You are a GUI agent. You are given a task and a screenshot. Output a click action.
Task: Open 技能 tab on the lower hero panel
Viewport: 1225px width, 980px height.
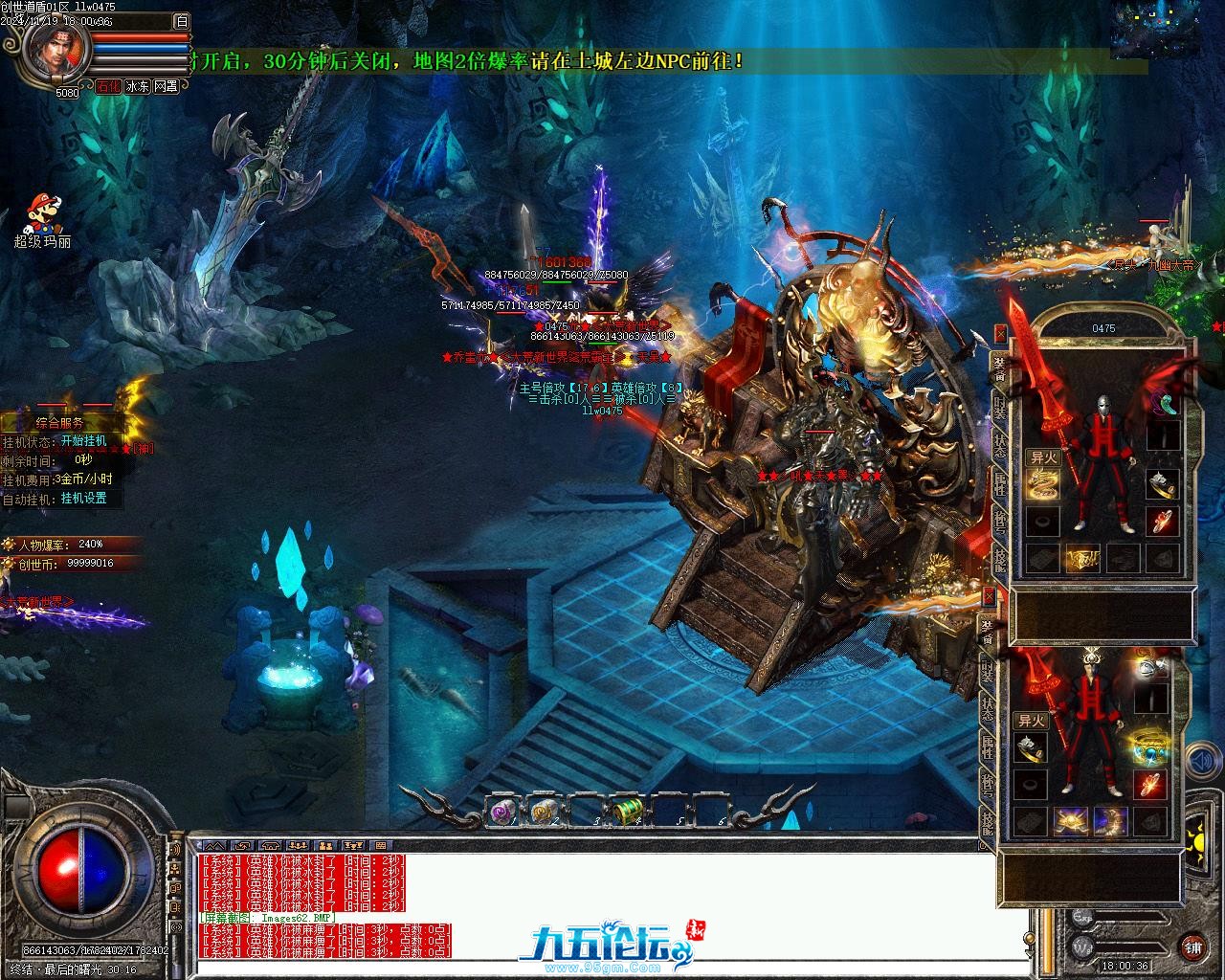[x=988, y=823]
